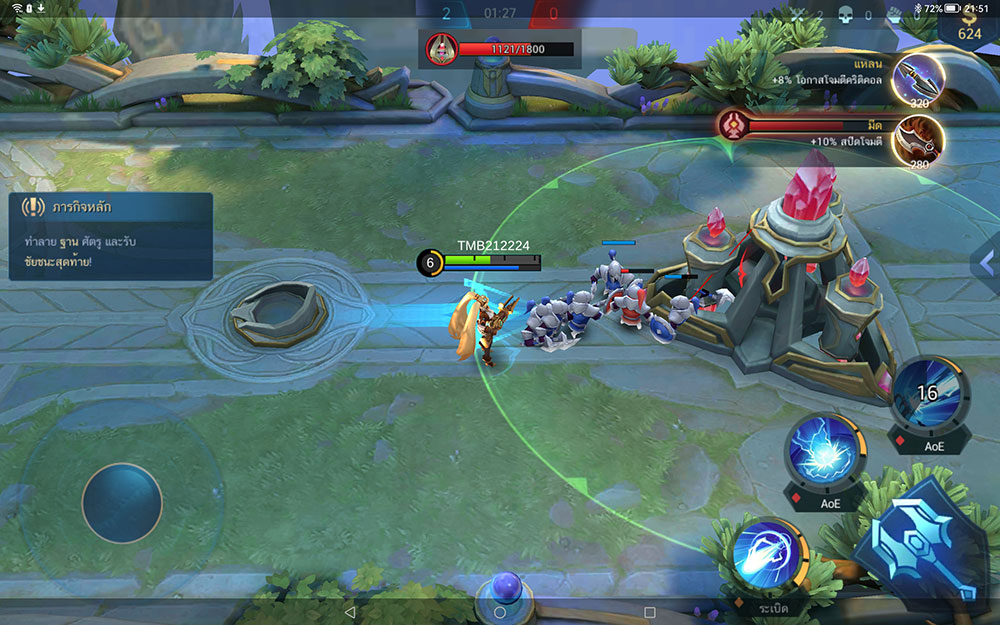The width and height of the screenshot is (1000, 625).
Task: Tap the Android back navigation button
Action: pyautogui.click(x=349, y=611)
